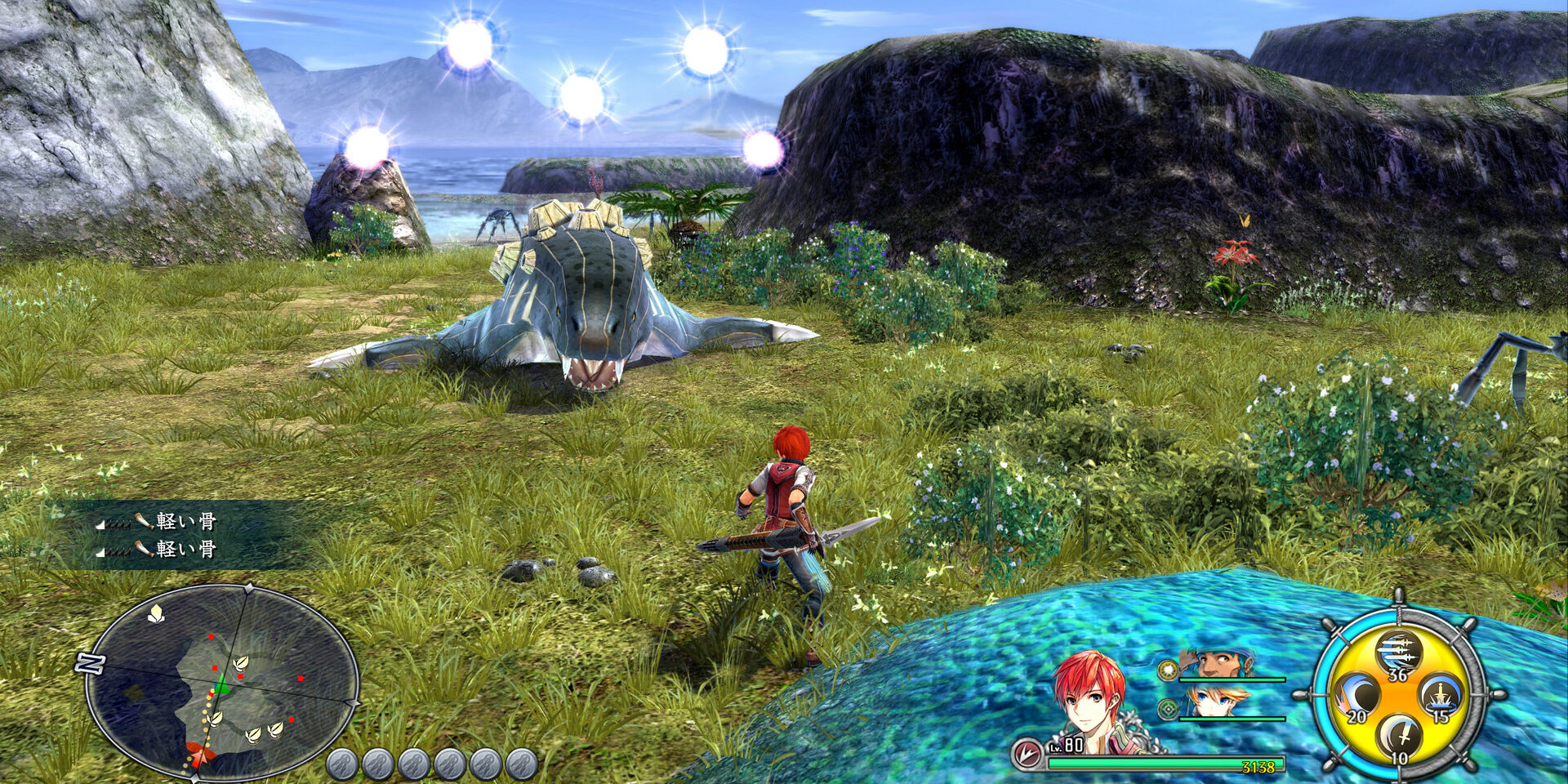Trigger the sword burst skill costing 15

coord(1441,697)
